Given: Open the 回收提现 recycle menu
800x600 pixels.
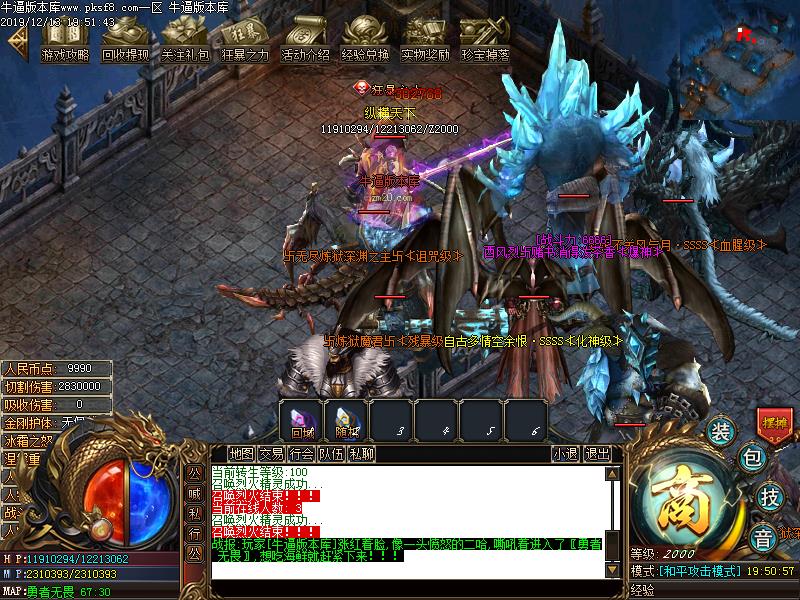Looking at the screenshot, I should pos(125,41).
